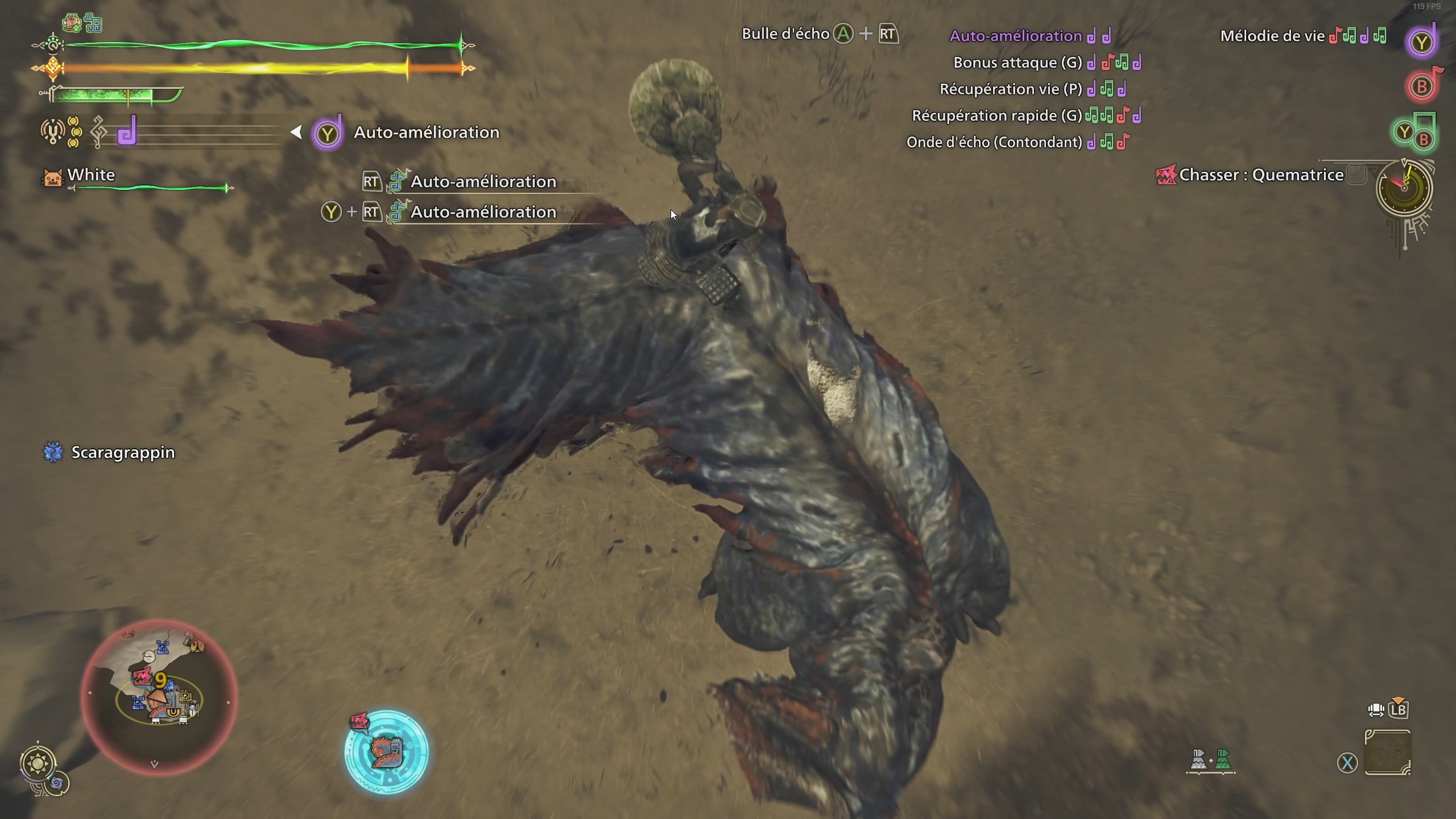Screen dimensions: 1456x819
Task: Click the blue melody buff icon at top left
Action: tap(94, 23)
